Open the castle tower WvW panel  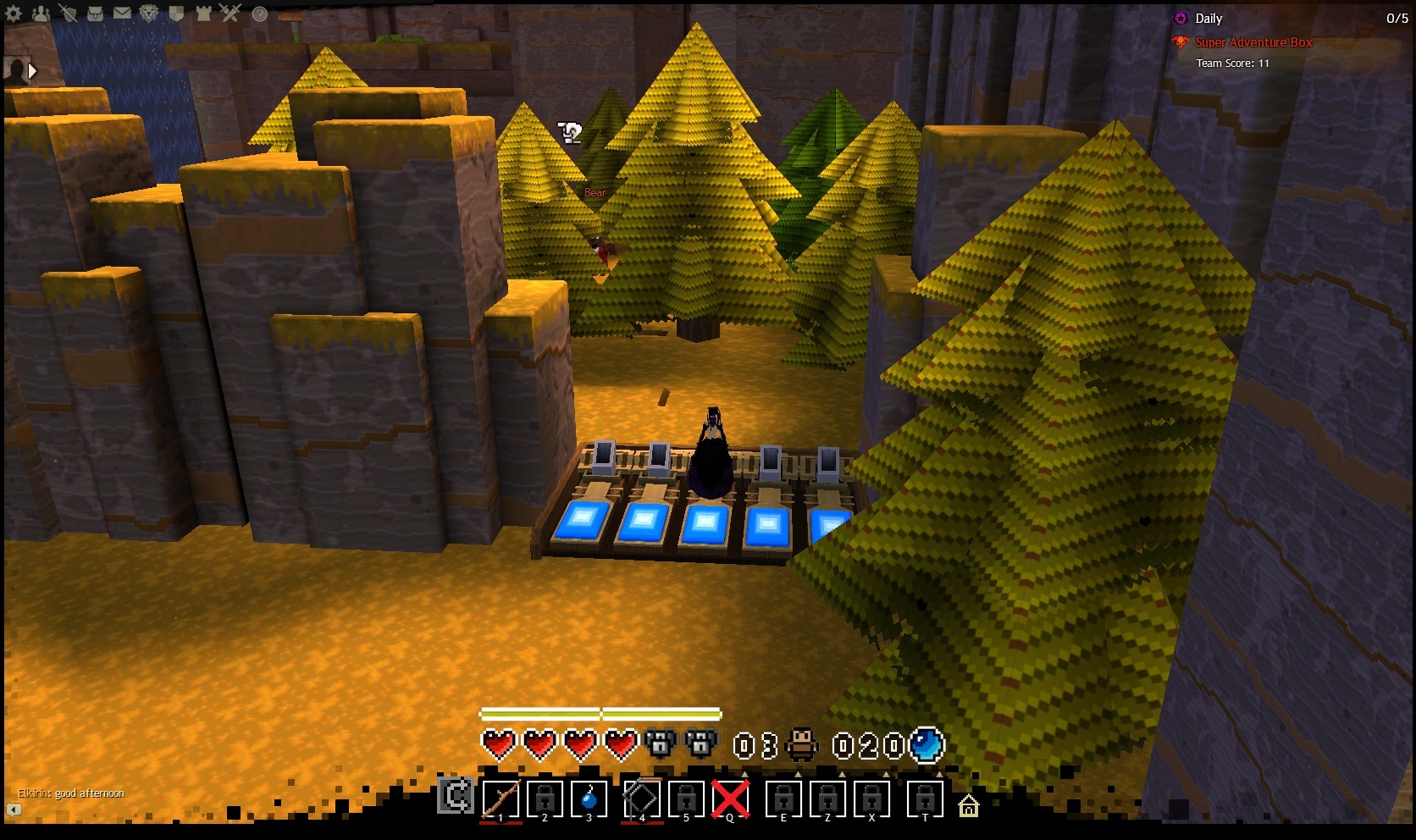tap(203, 14)
